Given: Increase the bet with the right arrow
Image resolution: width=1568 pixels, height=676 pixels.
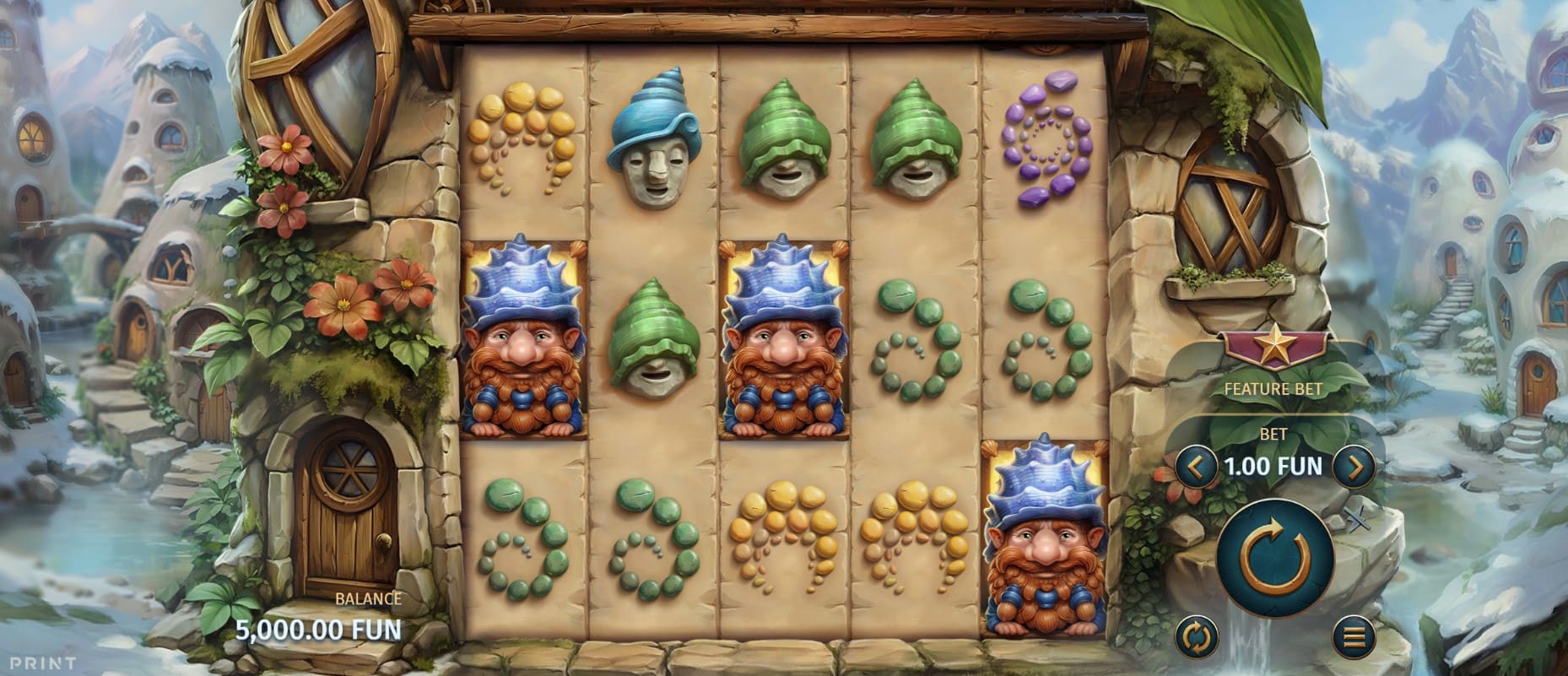Looking at the screenshot, I should [1353, 466].
